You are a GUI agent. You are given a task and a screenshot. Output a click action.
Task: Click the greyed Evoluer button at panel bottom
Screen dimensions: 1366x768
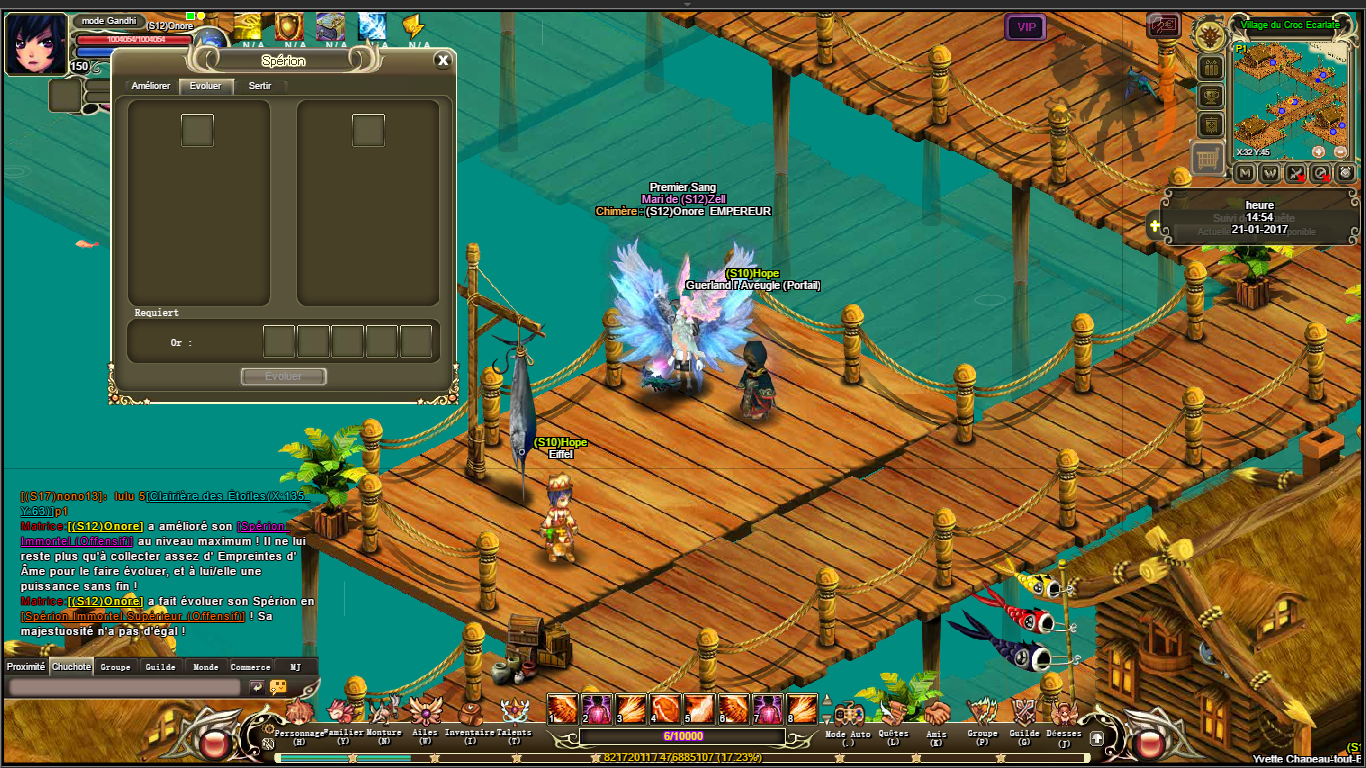tap(284, 376)
